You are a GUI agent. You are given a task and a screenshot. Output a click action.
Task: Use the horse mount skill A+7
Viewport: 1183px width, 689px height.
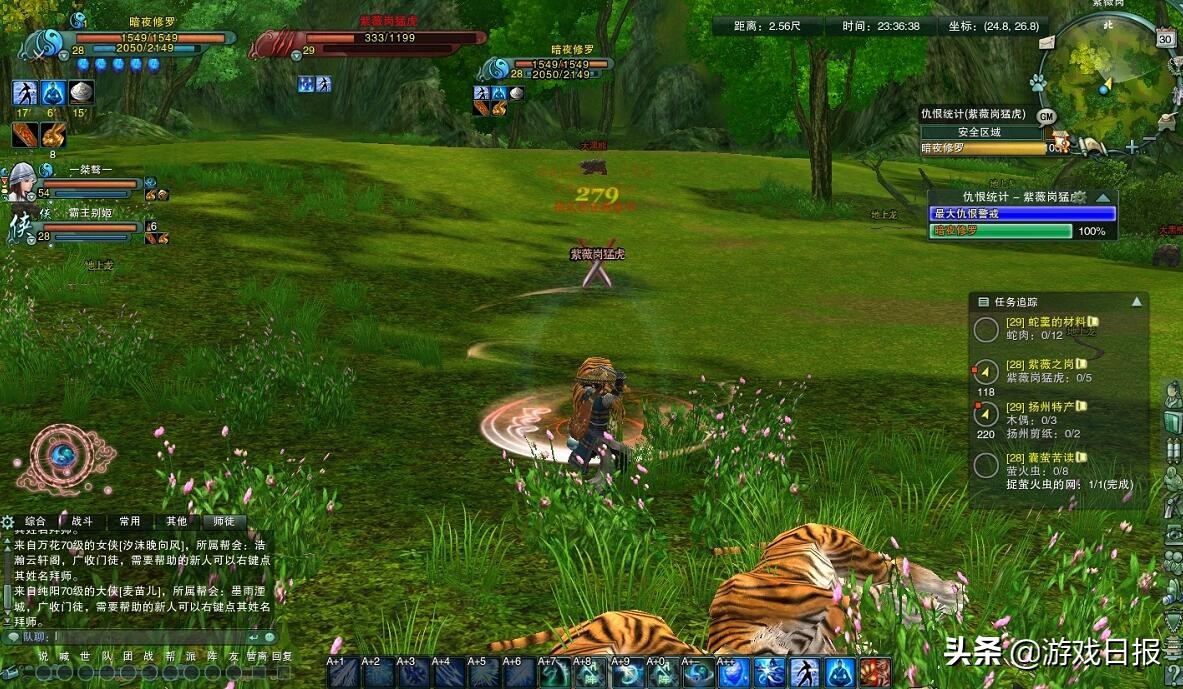pos(554,674)
